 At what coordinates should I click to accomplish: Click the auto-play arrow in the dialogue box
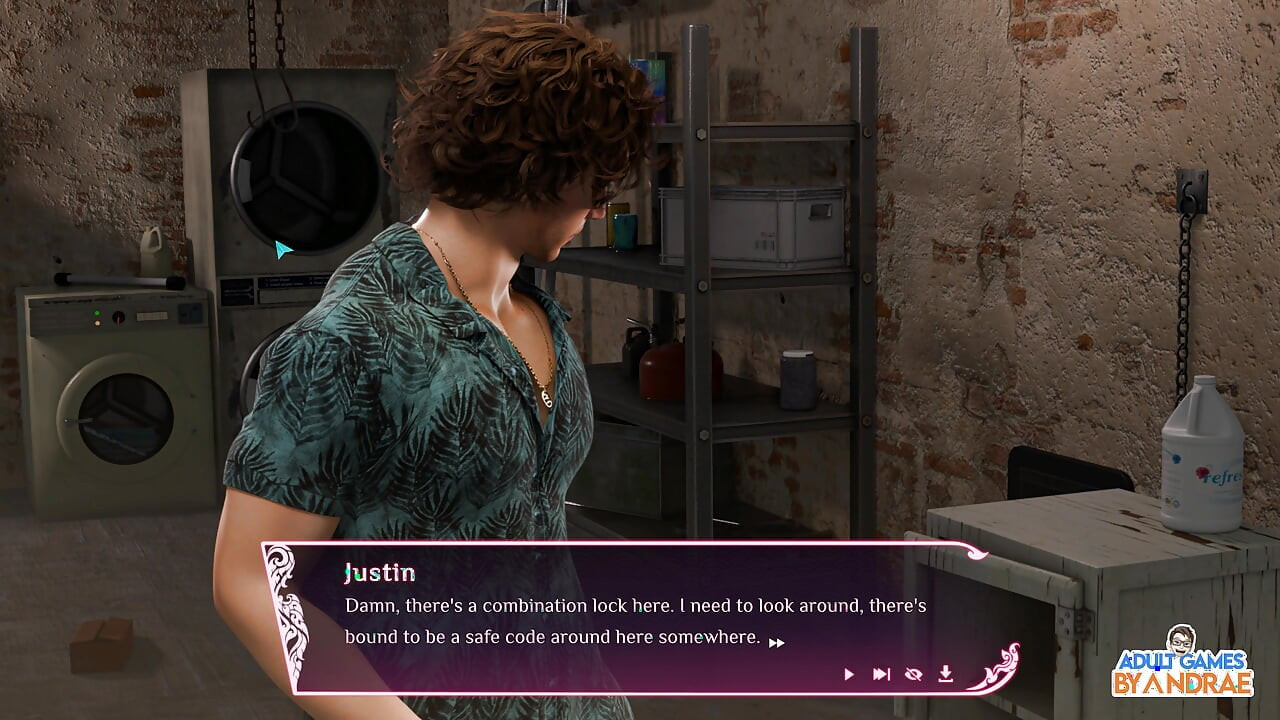tap(849, 674)
